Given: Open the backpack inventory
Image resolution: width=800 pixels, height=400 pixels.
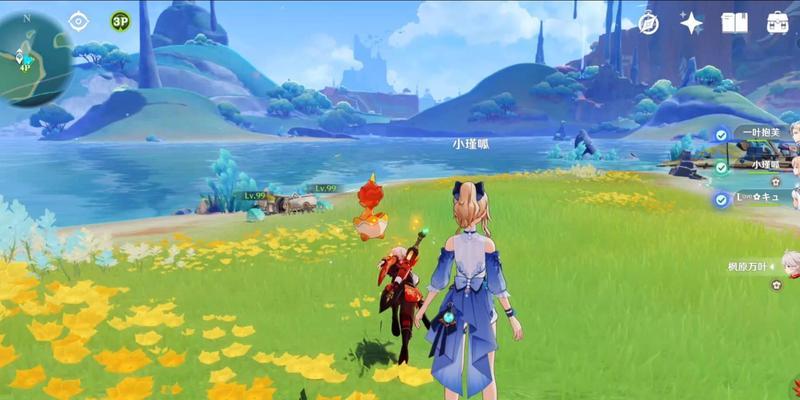Looking at the screenshot, I should (777, 22).
